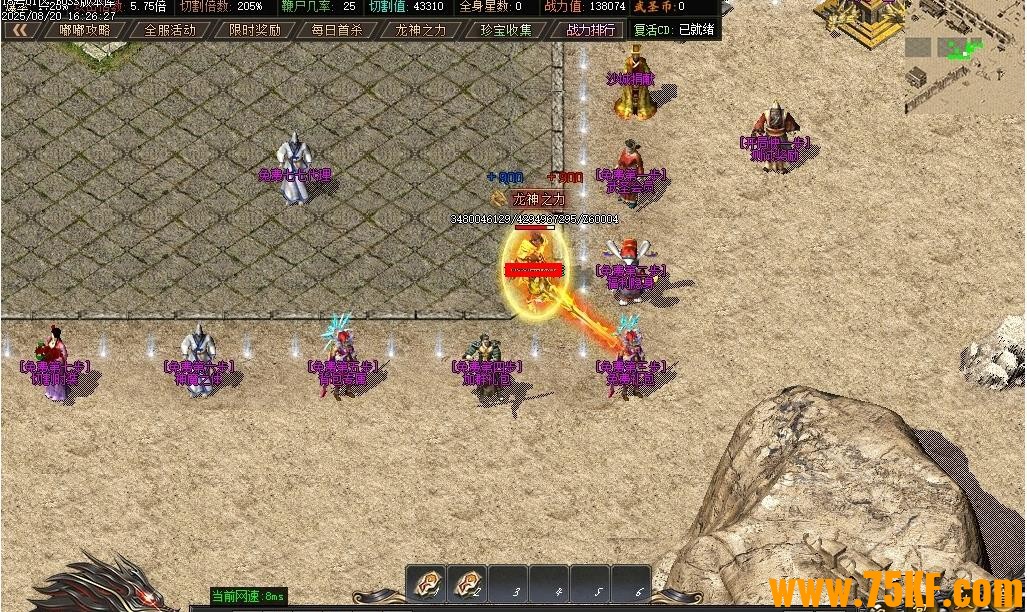Collapse the top menu with the double-arrow button
This screenshot has width=1027, height=612.
[18, 30]
